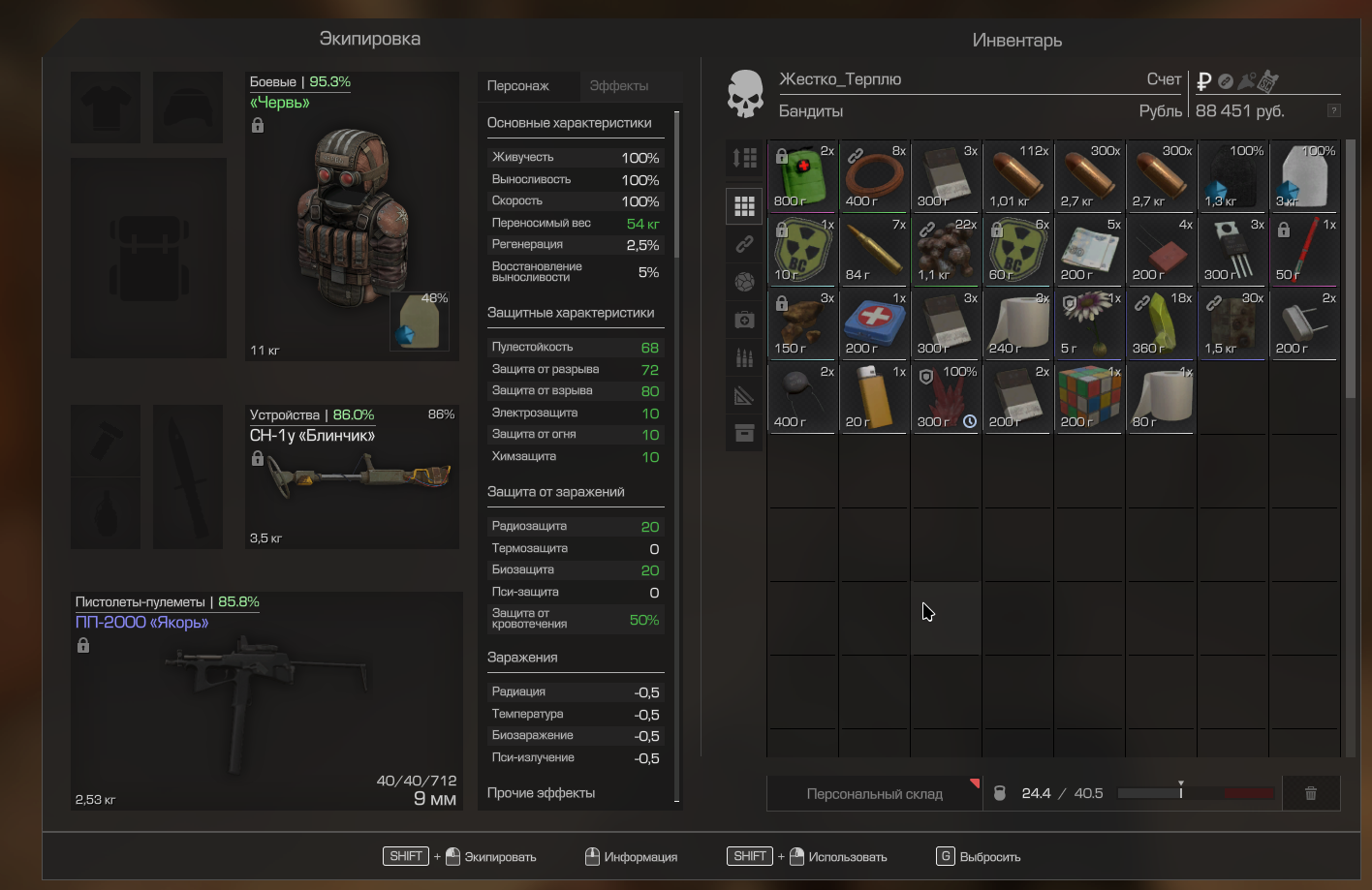Image resolution: width=1372 pixels, height=890 pixels.
Task: Choose the blue first aid kit
Action: (x=874, y=323)
